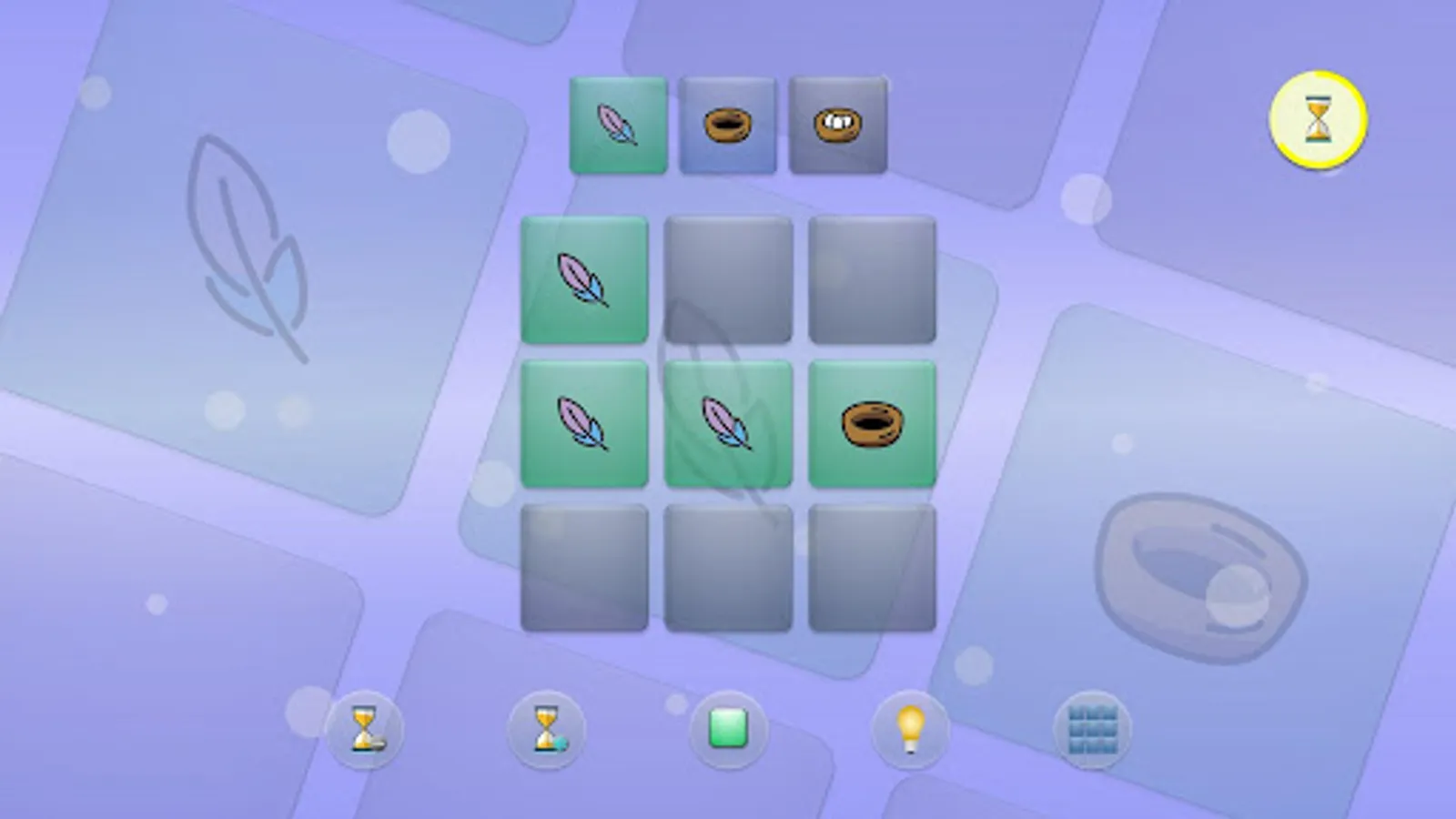
Task: Click the bottom-right empty grid tile
Action: [x=872, y=566]
